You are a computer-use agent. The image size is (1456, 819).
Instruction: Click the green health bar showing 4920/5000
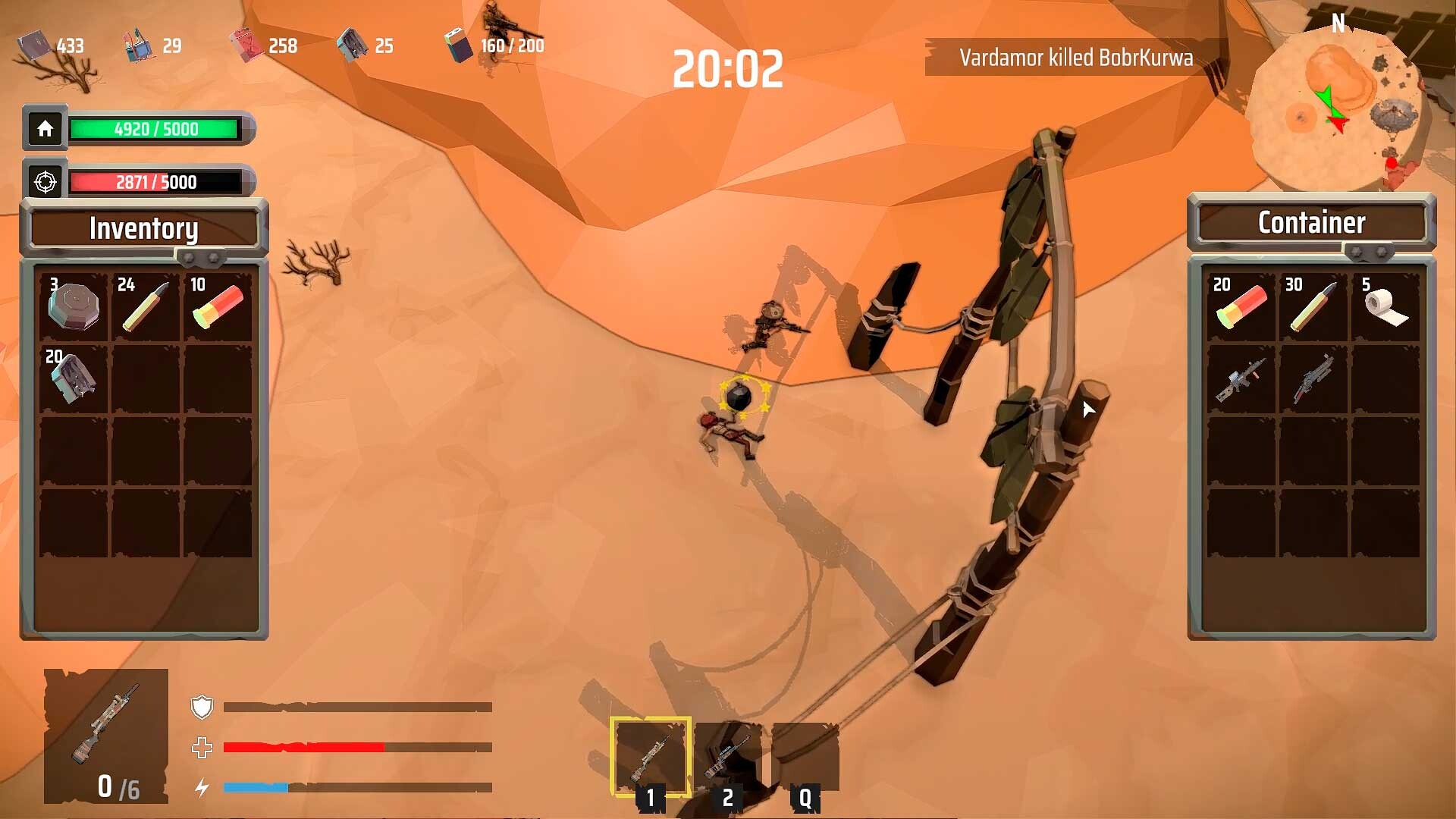(x=157, y=129)
